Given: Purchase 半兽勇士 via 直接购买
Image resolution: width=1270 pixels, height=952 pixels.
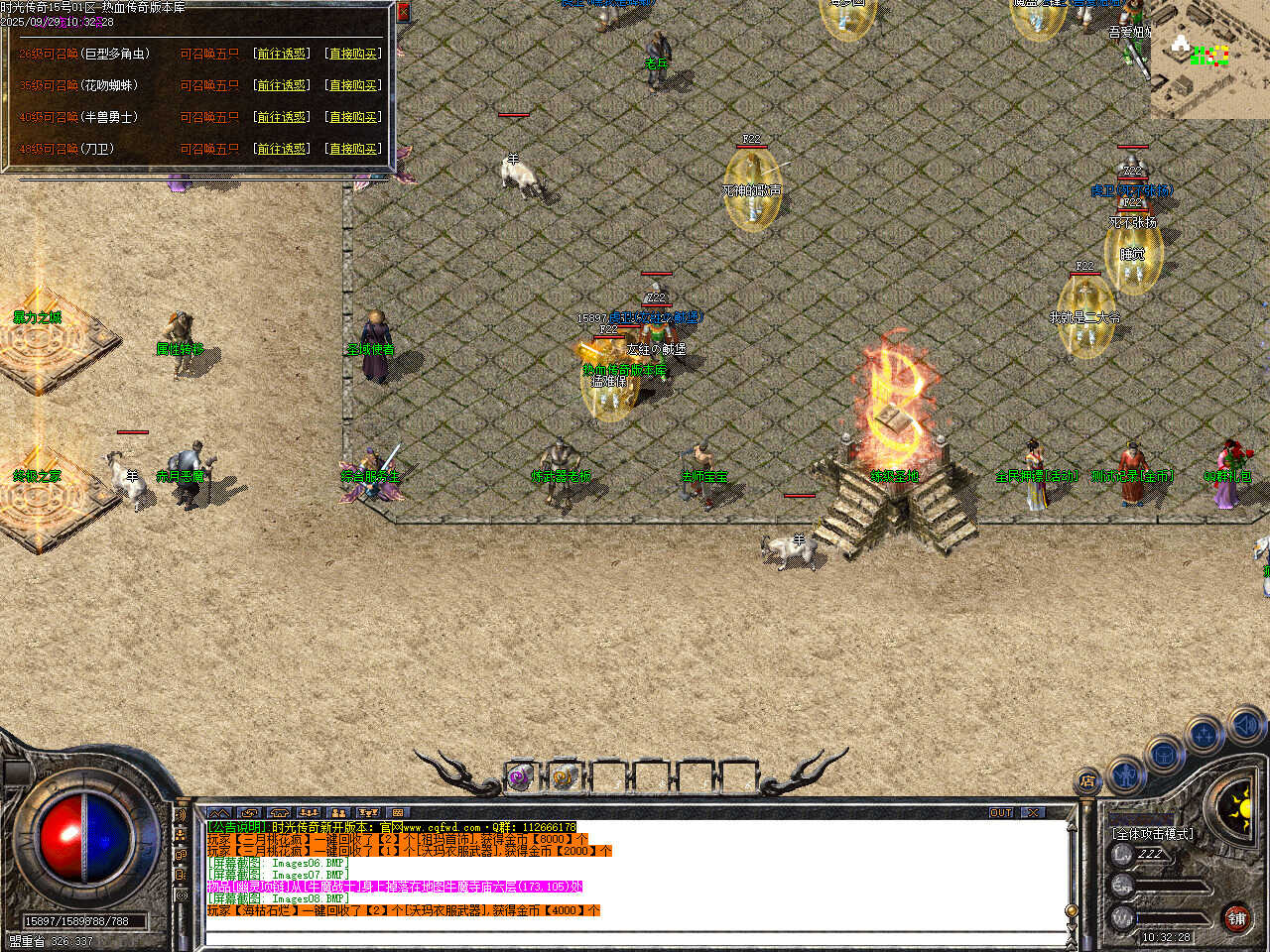Looking at the screenshot, I should tap(353, 117).
